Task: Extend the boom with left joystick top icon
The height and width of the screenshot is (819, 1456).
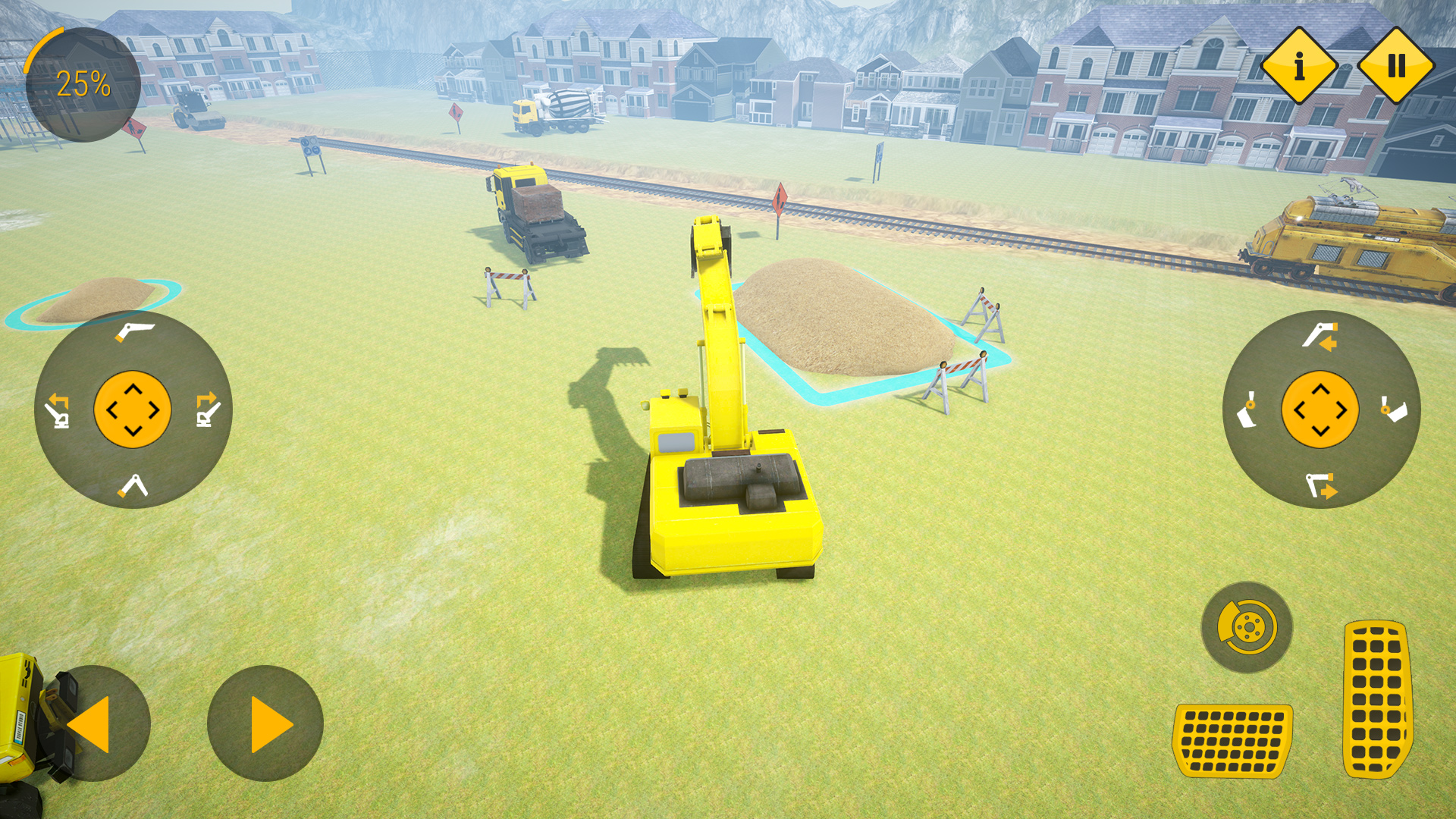Action: (x=133, y=331)
